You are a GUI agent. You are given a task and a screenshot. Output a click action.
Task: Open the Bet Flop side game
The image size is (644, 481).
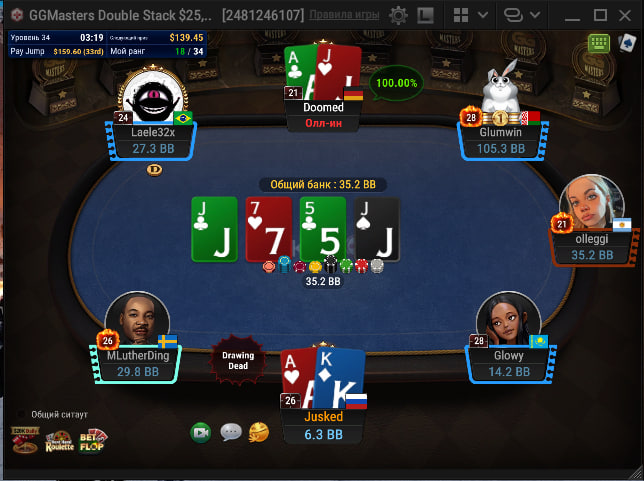(x=92, y=439)
